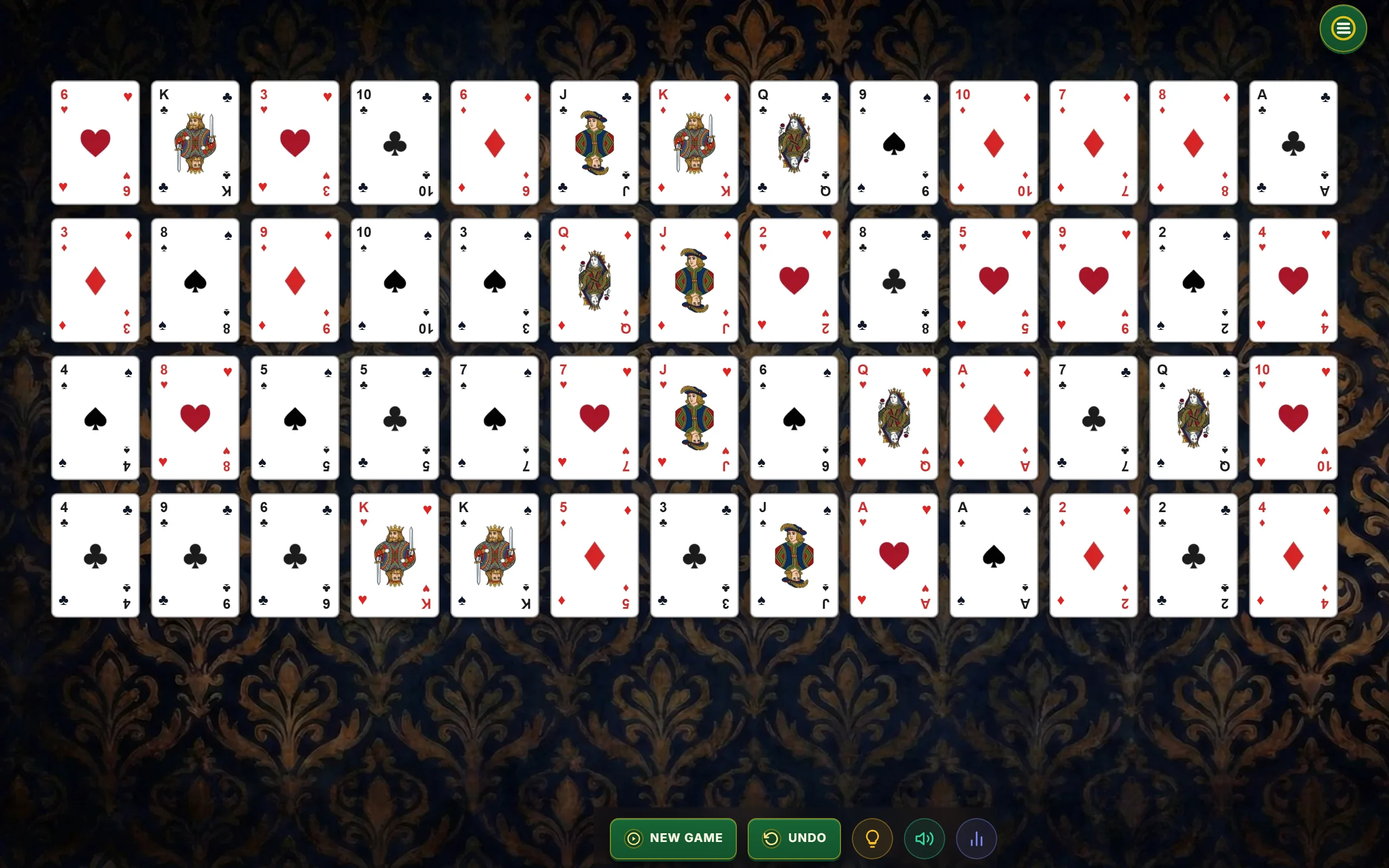Viewport: 1389px width, 868px height.
Task: Start a new deal with NEW GAME
Action: pos(673,838)
